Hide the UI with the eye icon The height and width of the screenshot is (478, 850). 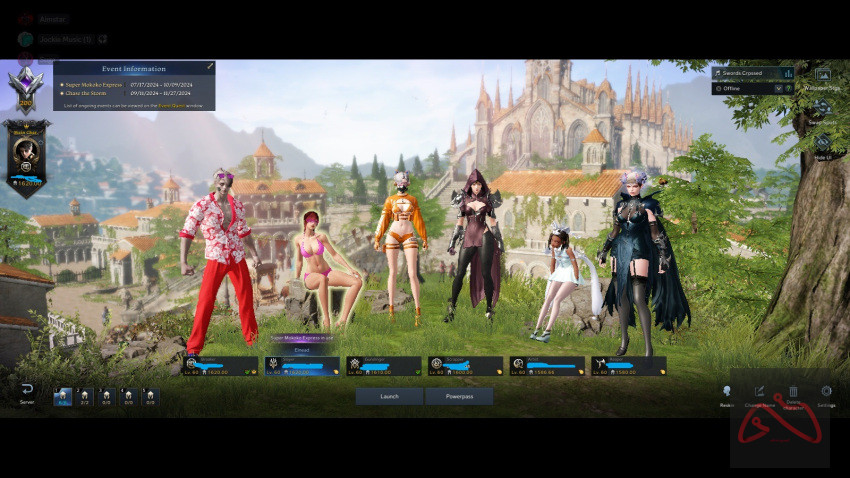tap(823, 142)
